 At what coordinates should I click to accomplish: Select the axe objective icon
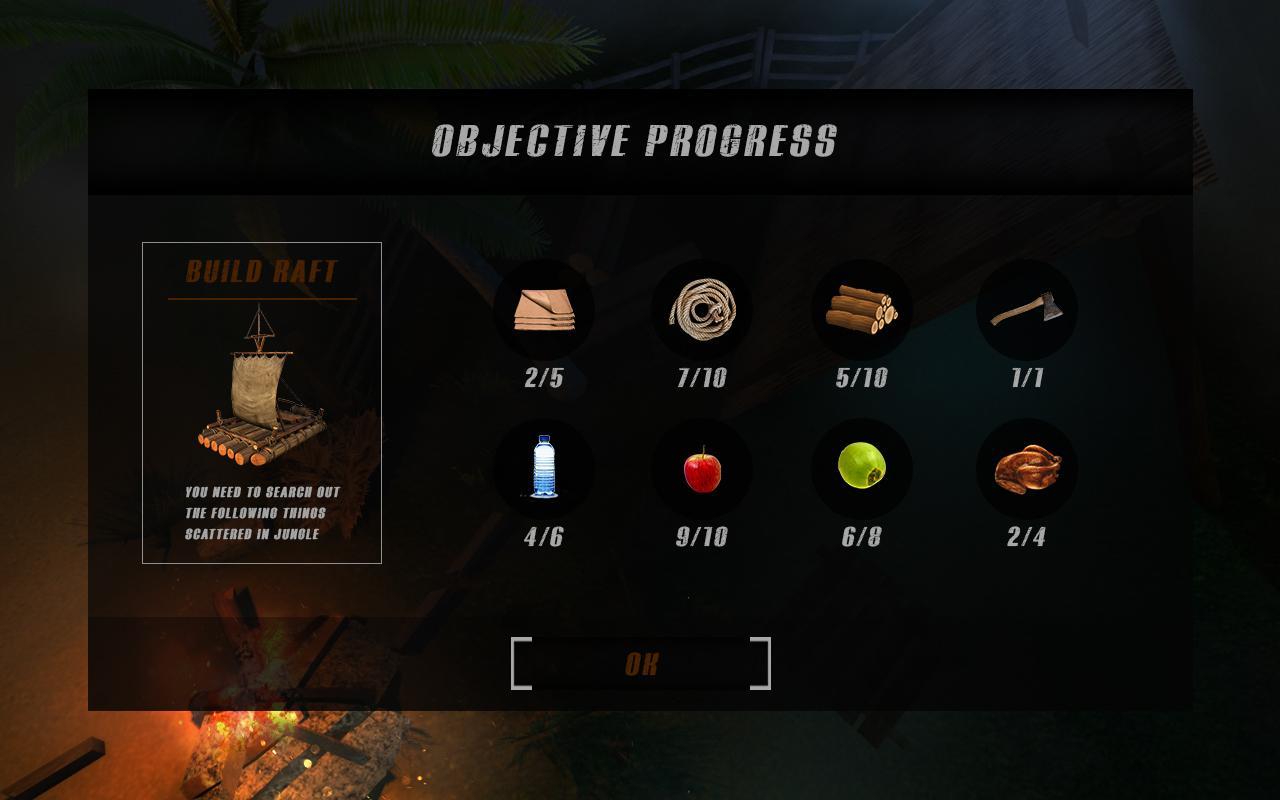tap(1026, 310)
